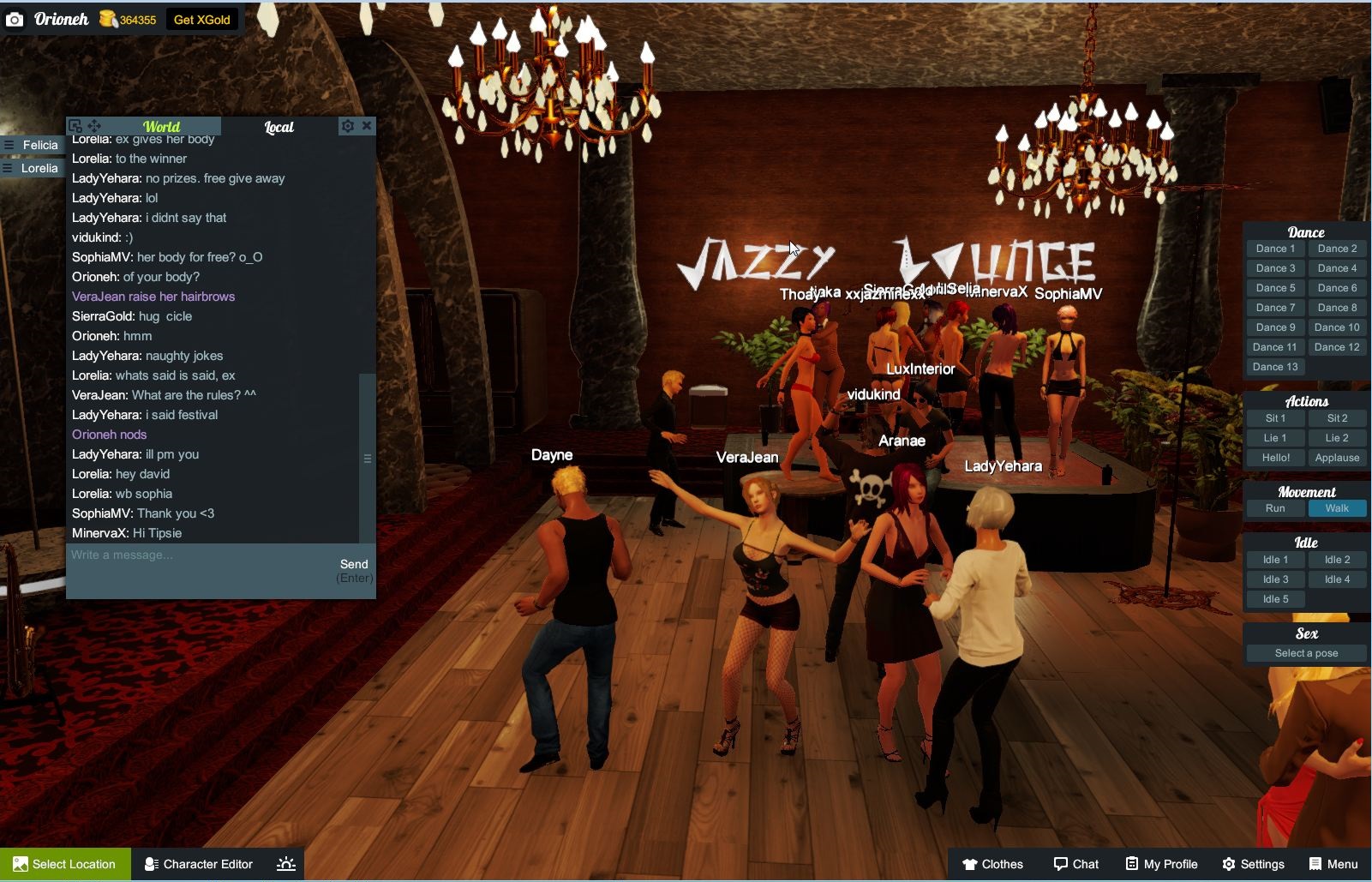Click the day/night brightness icon in bottom bar
This screenshot has height=882, width=1372.
point(284,864)
